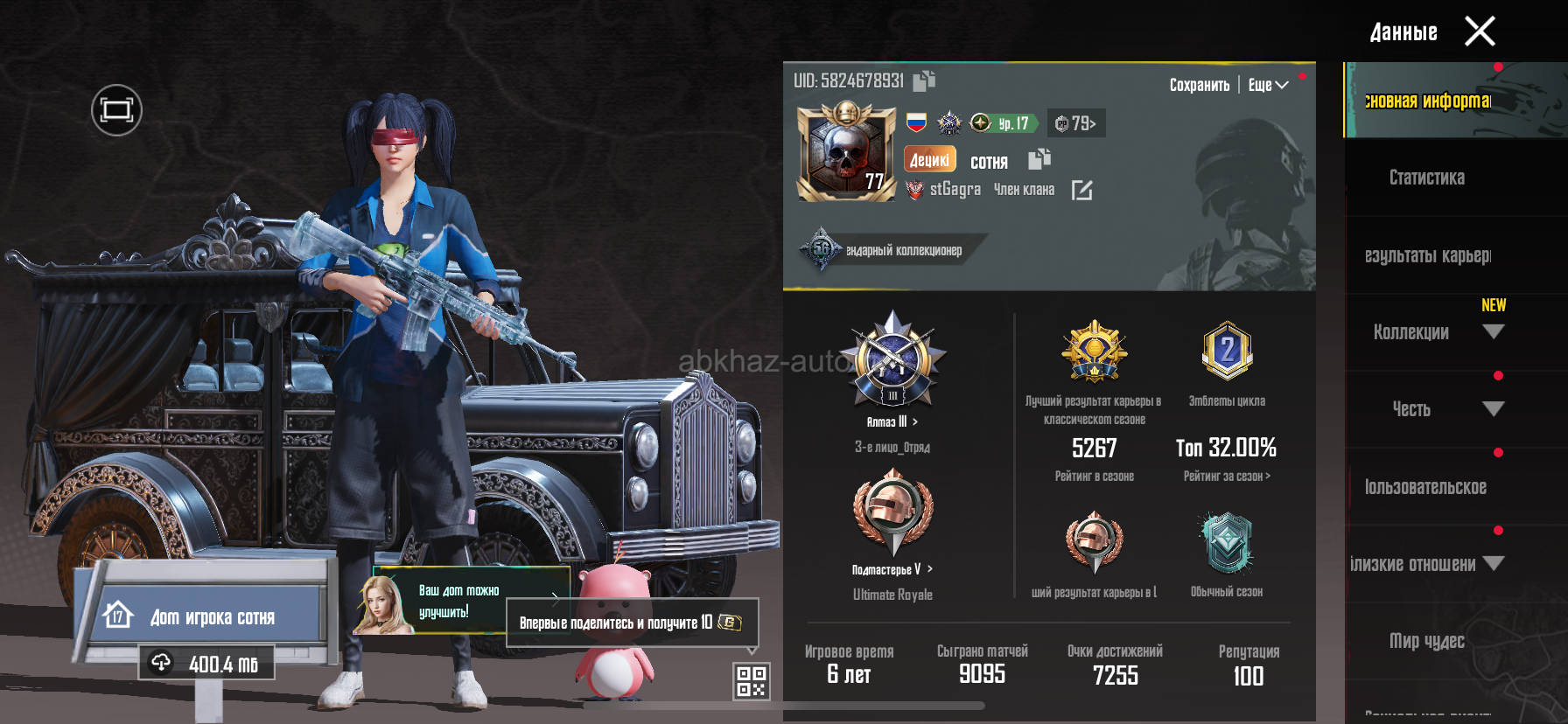Edit clan info with the pencil icon
The height and width of the screenshot is (724, 1568).
point(1081,190)
